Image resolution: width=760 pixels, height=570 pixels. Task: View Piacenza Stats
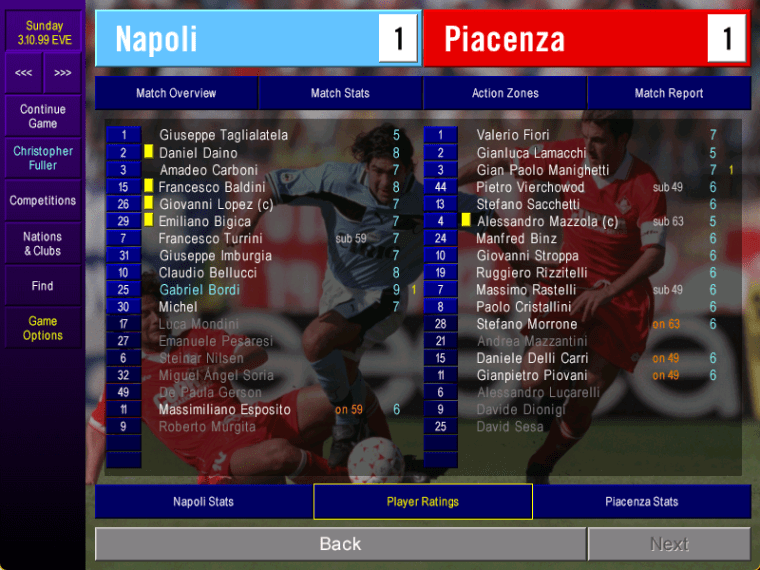click(641, 502)
